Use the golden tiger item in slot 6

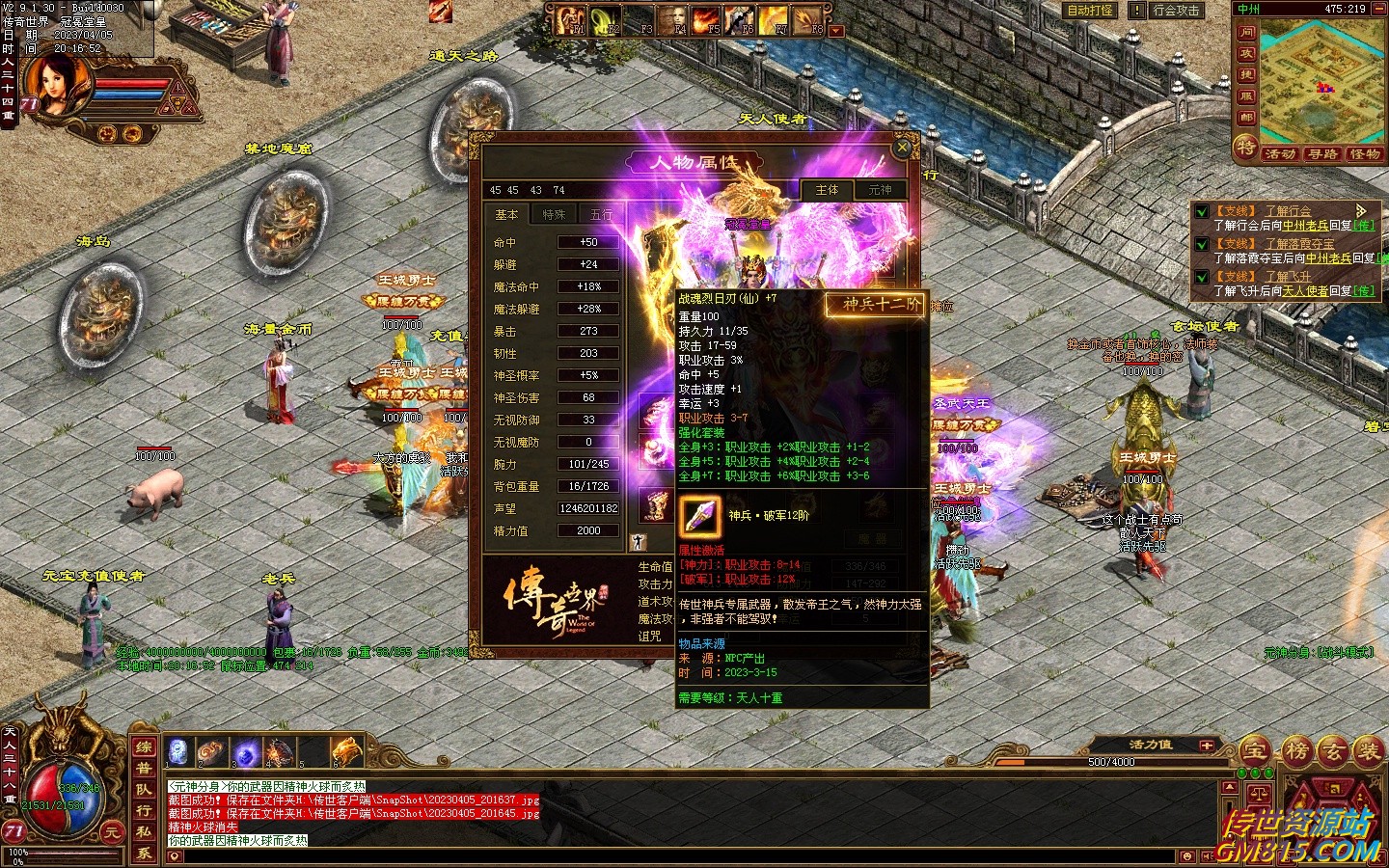click(345, 750)
